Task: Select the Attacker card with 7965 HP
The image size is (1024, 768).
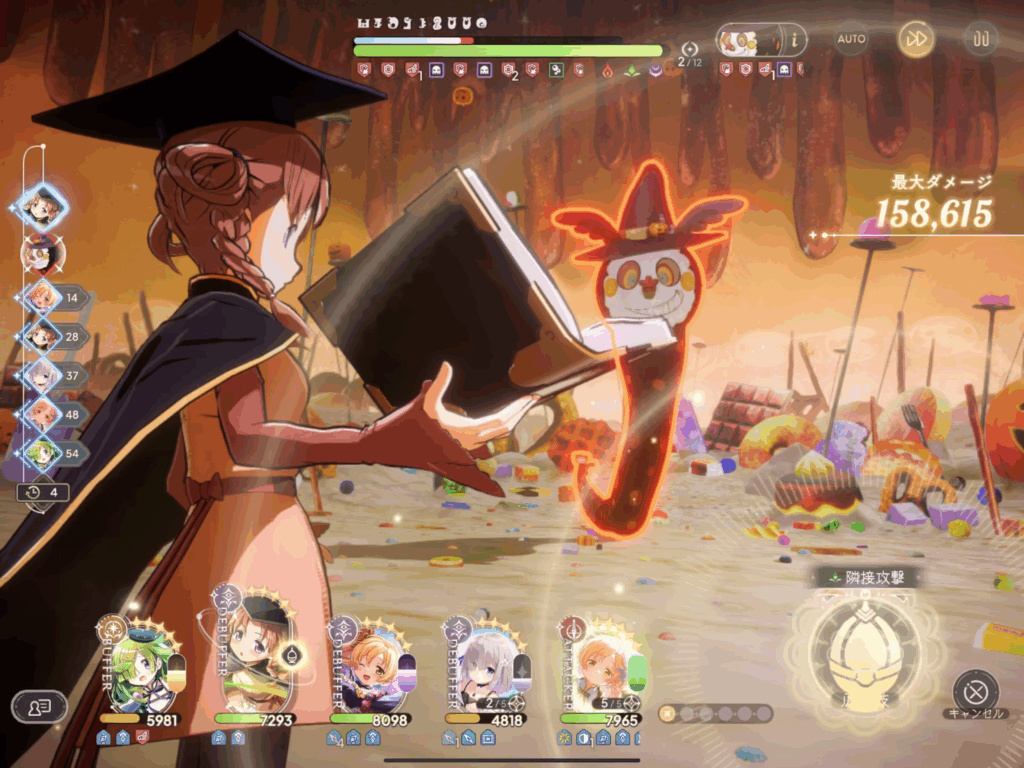Action: click(x=602, y=667)
